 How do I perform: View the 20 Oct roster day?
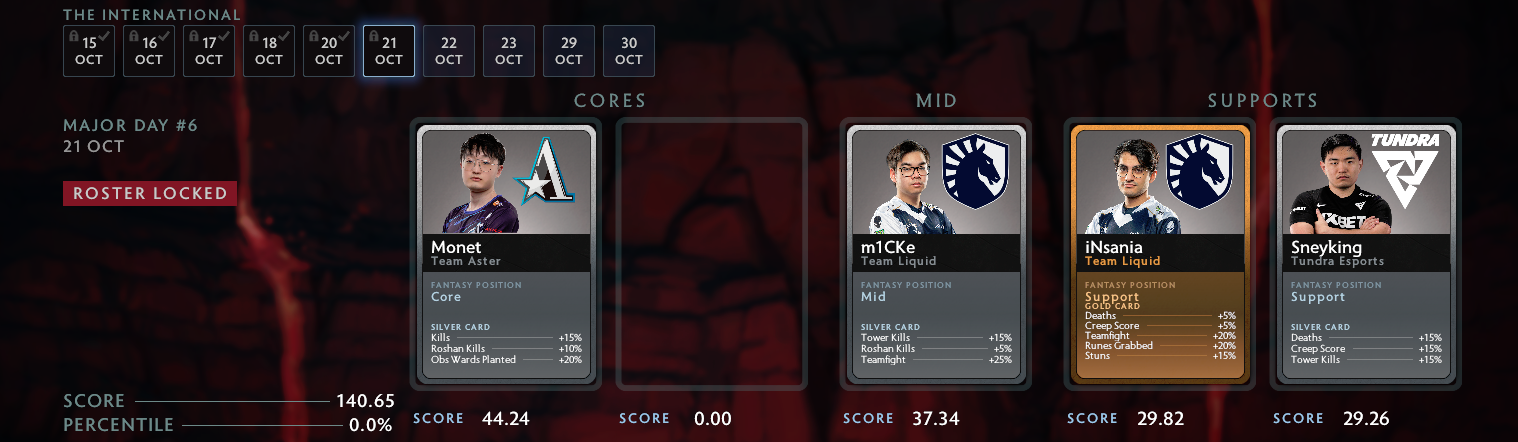point(329,51)
